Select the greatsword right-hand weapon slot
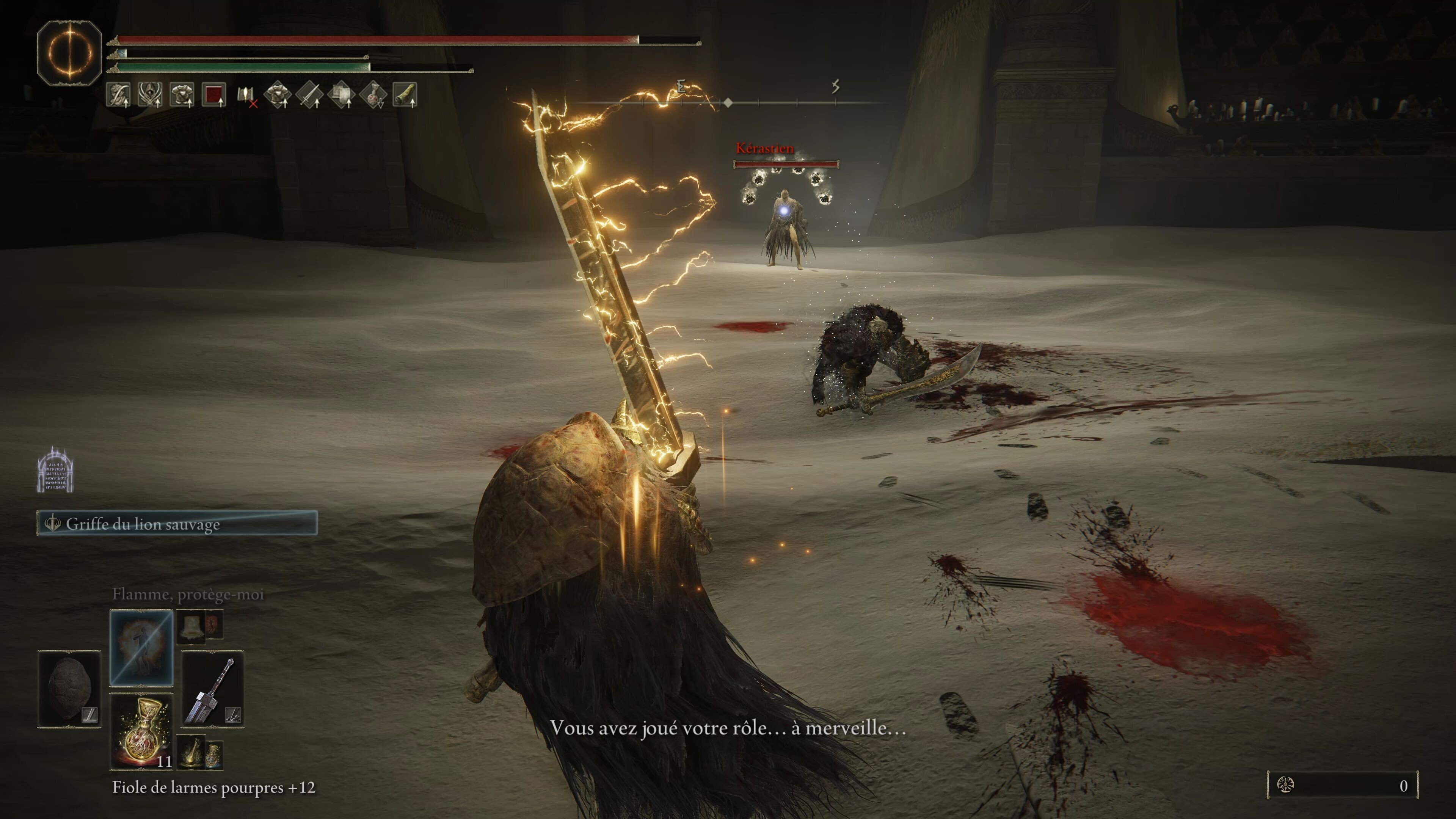 coord(212,689)
